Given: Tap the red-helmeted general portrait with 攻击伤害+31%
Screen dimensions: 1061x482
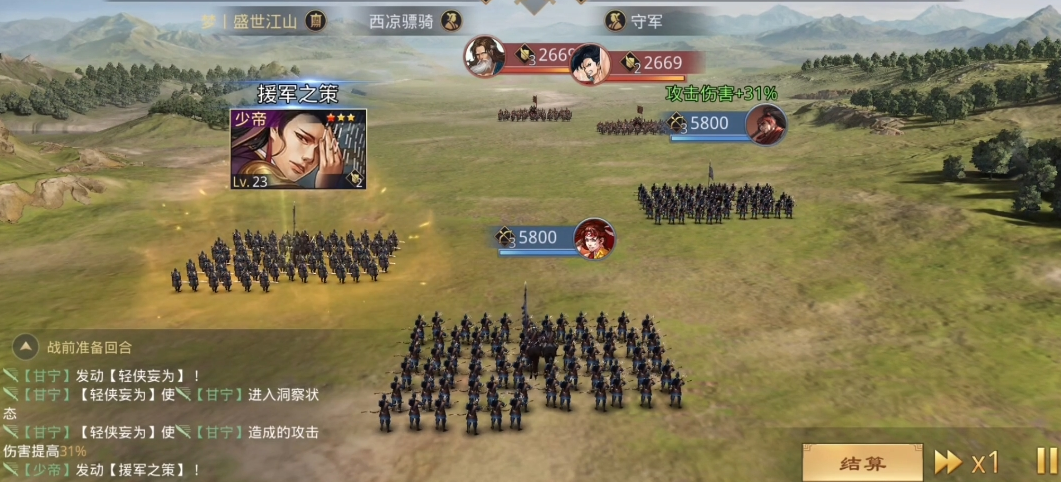Looking at the screenshot, I should (766, 124).
